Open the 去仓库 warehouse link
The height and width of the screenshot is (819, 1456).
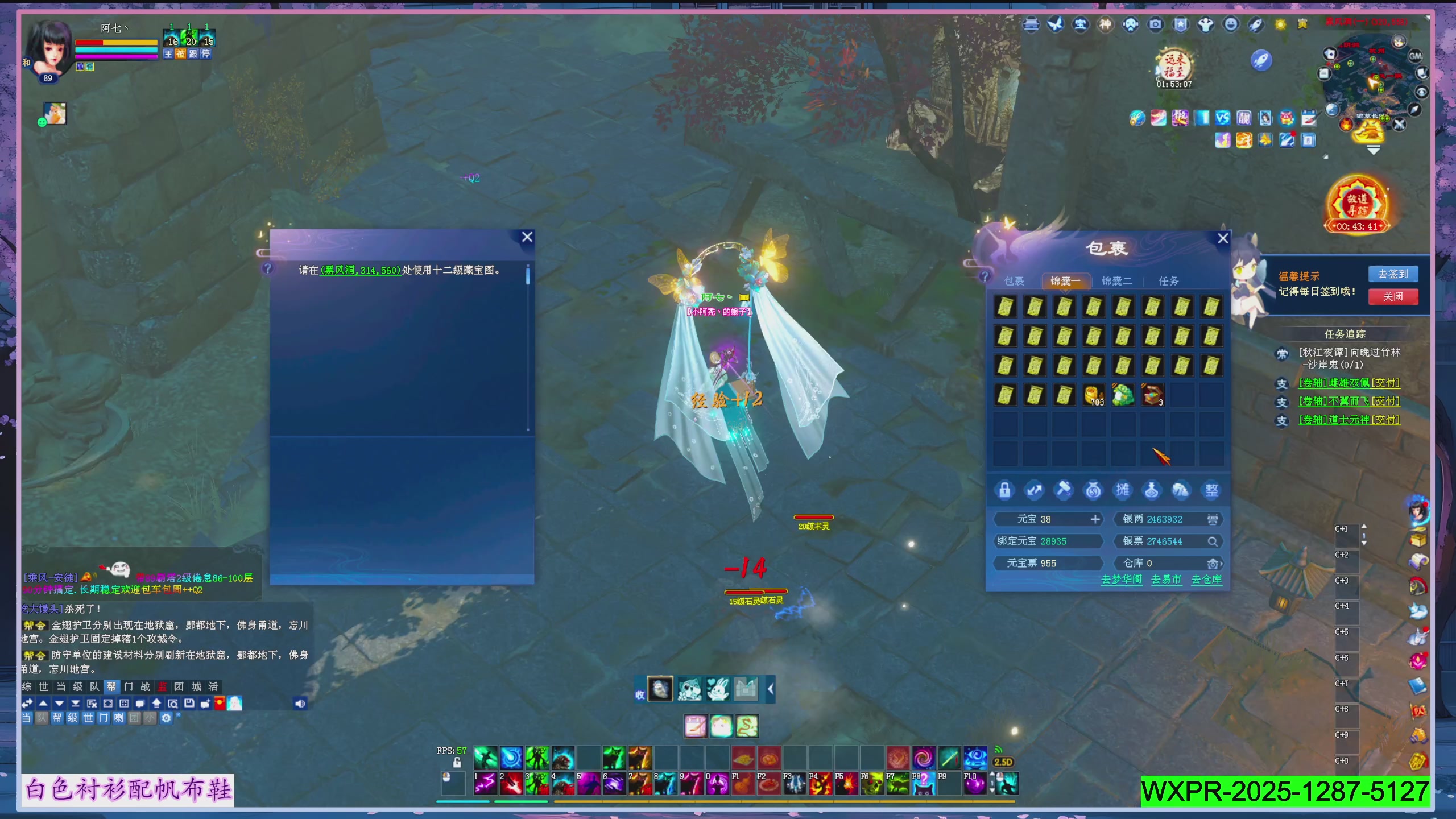pyautogui.click(x=1206, y=579)
